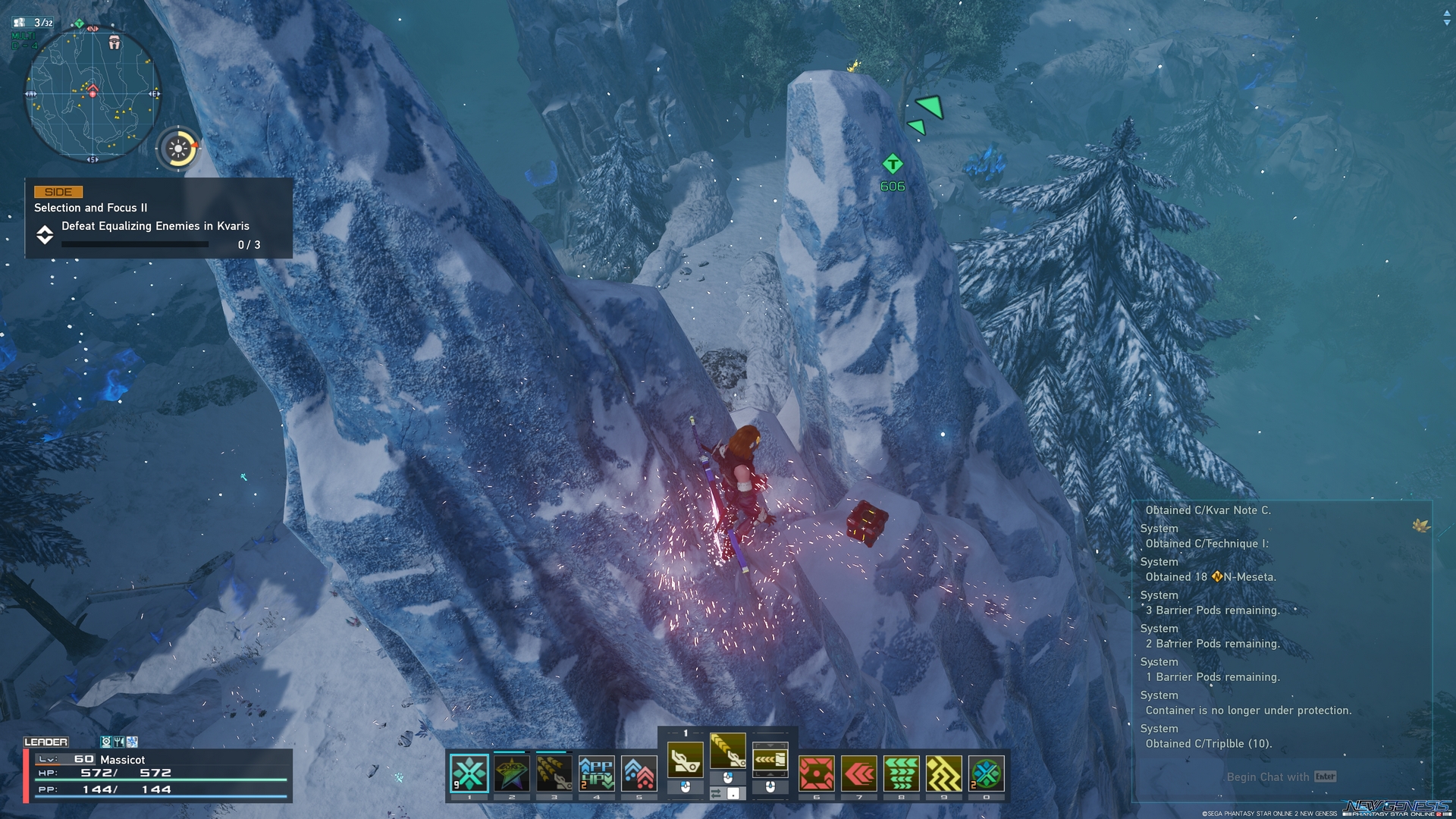Click the day/night sun clock dial
This screenshot has height=819, width=1456.
tap(179, 149)
